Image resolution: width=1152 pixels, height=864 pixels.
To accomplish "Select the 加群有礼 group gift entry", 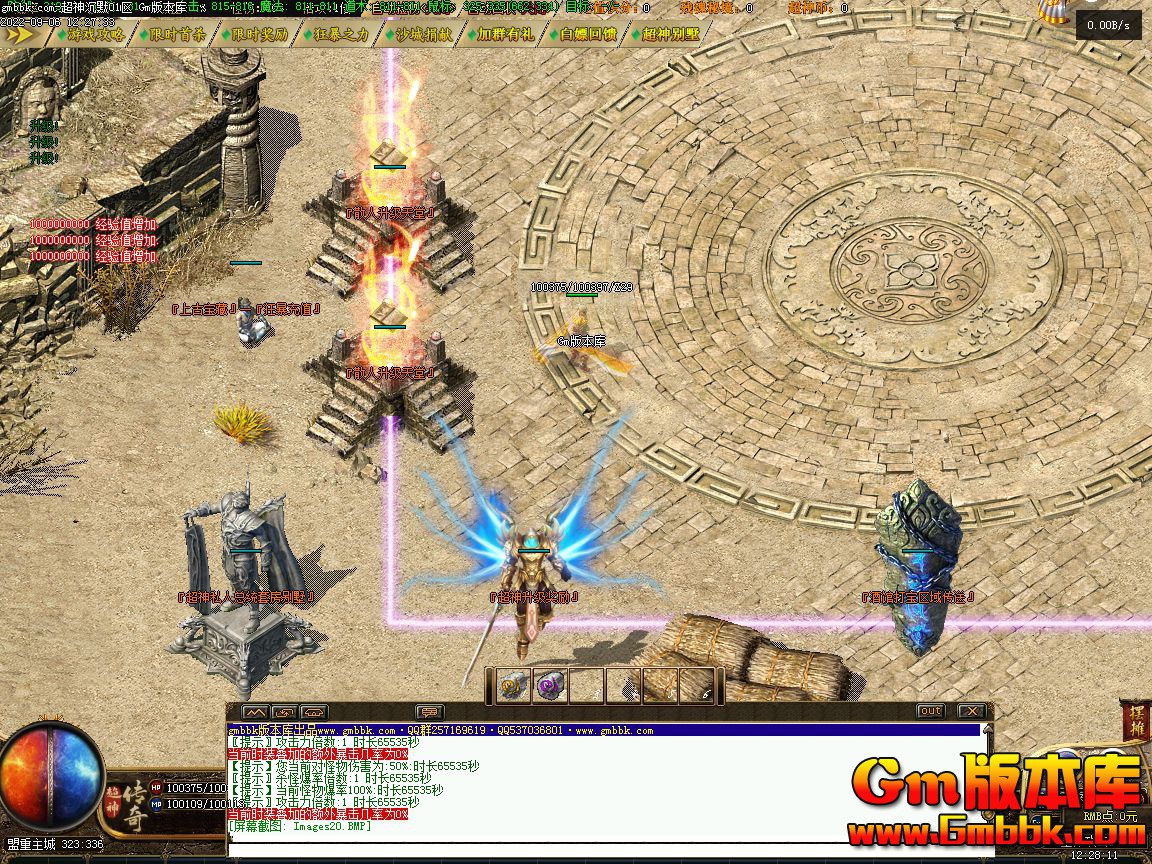I will (503, 34).
